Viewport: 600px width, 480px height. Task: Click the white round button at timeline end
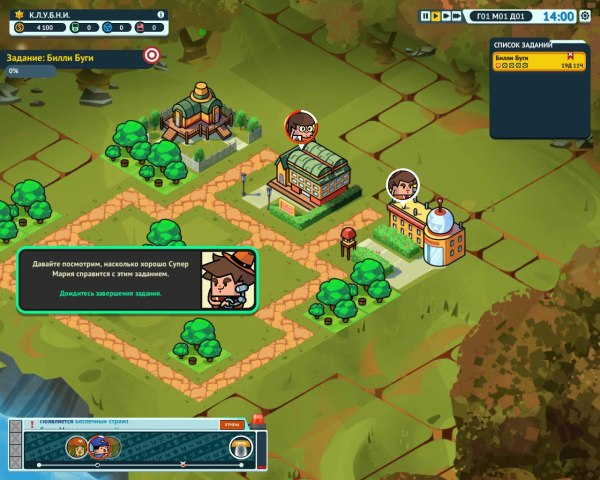[239, 447]
